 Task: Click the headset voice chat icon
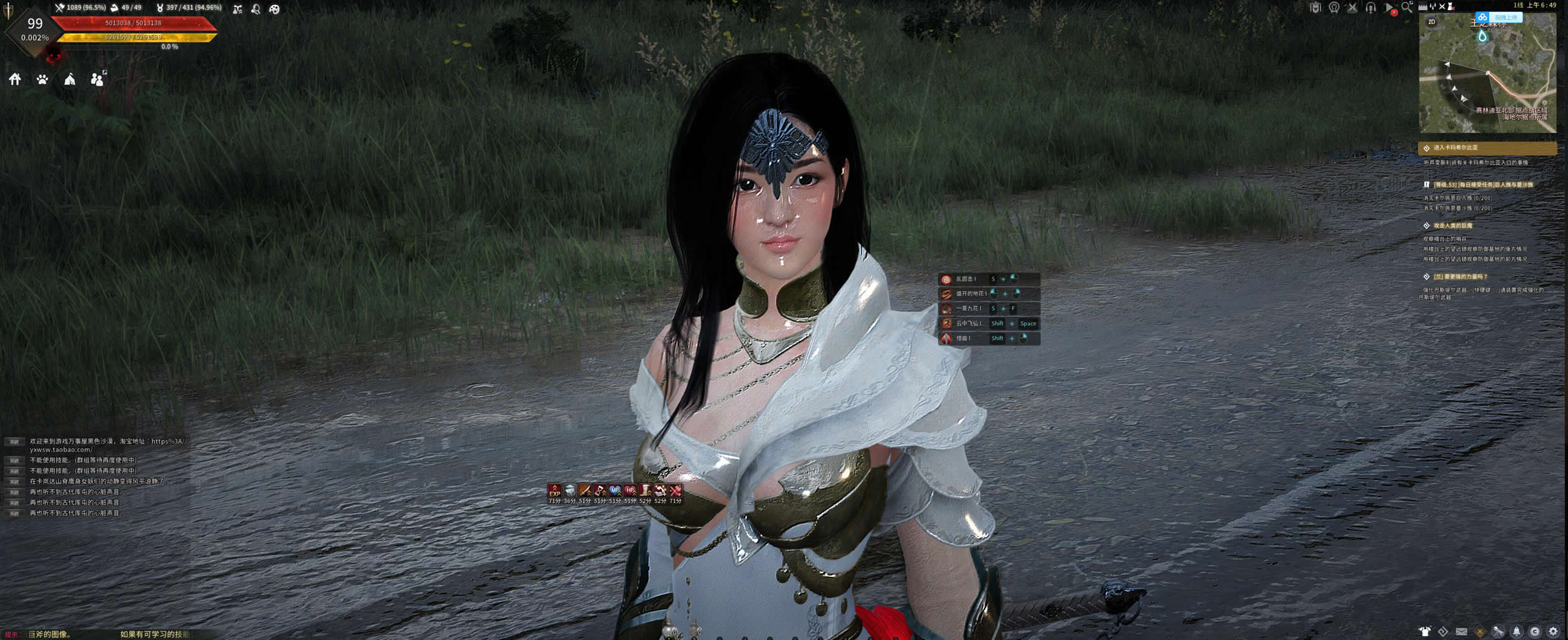pos(1371,8)
